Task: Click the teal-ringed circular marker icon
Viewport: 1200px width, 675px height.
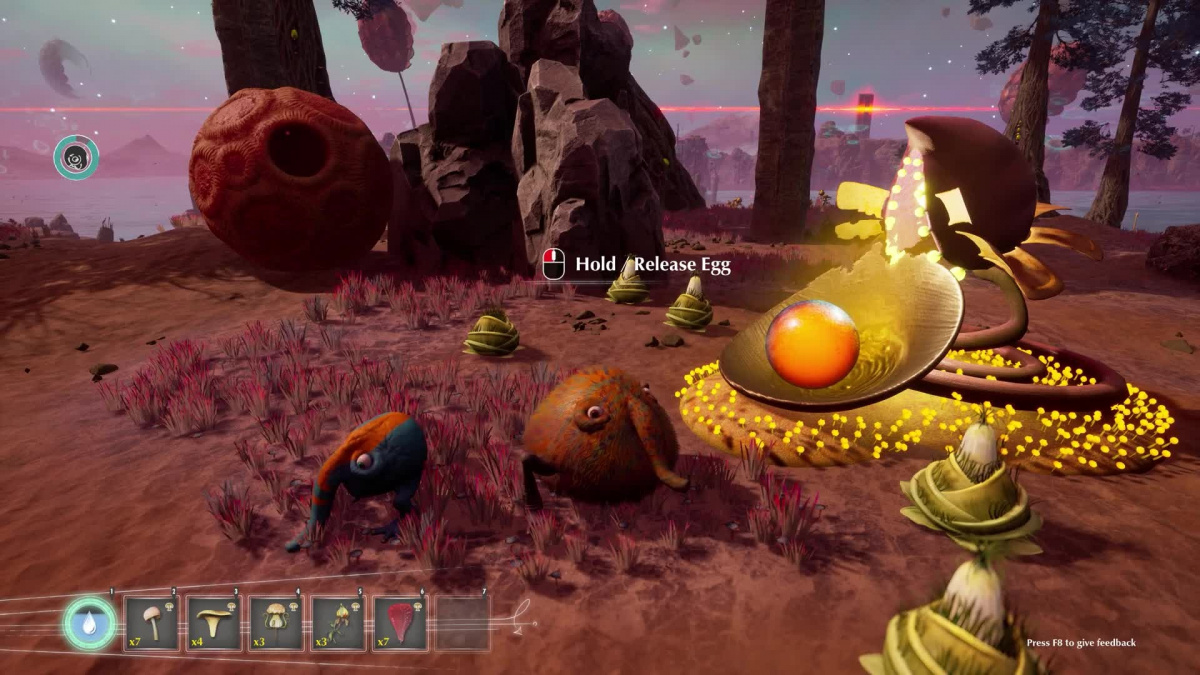Action: (x=76, y=157)
